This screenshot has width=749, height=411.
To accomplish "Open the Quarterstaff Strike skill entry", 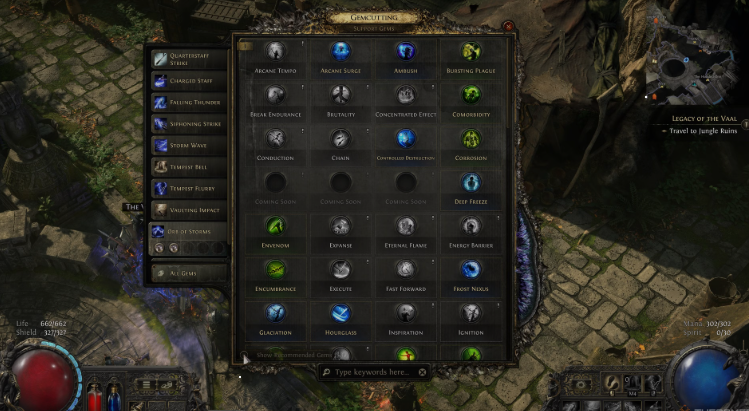I will tap(187, 58).
